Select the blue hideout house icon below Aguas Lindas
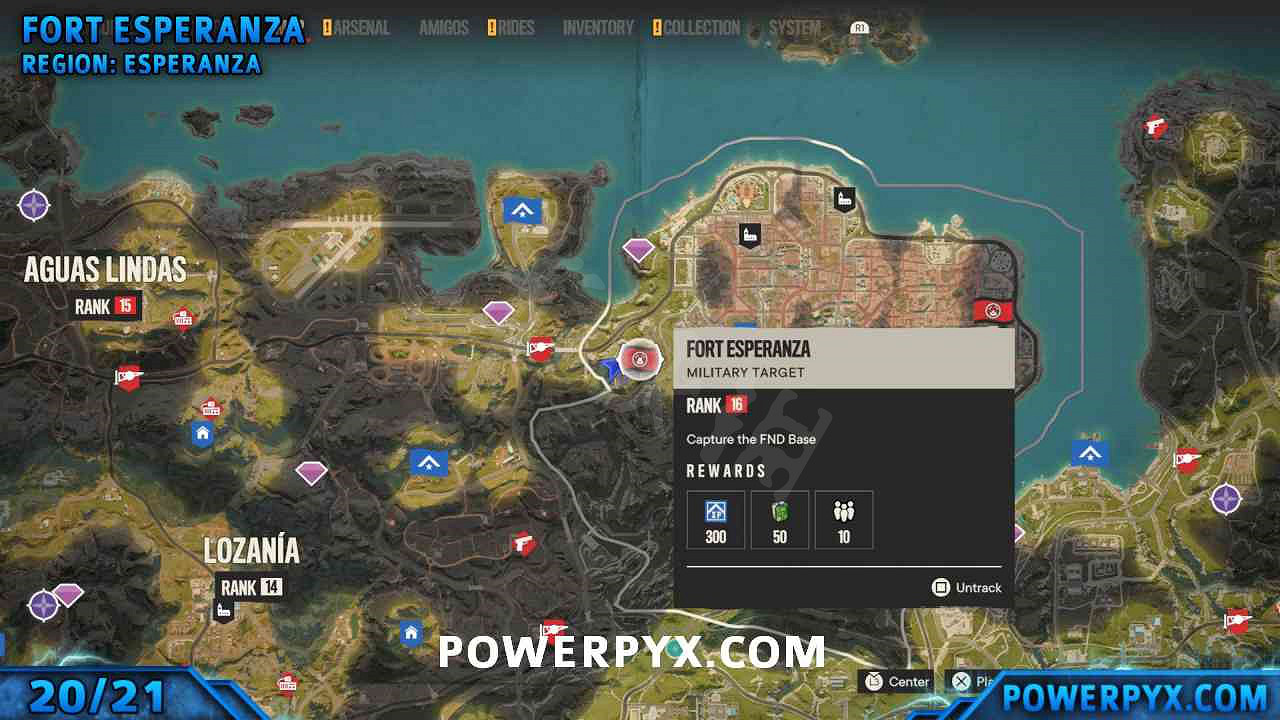This screenshot has height=720, width=1280. [202, 432]
